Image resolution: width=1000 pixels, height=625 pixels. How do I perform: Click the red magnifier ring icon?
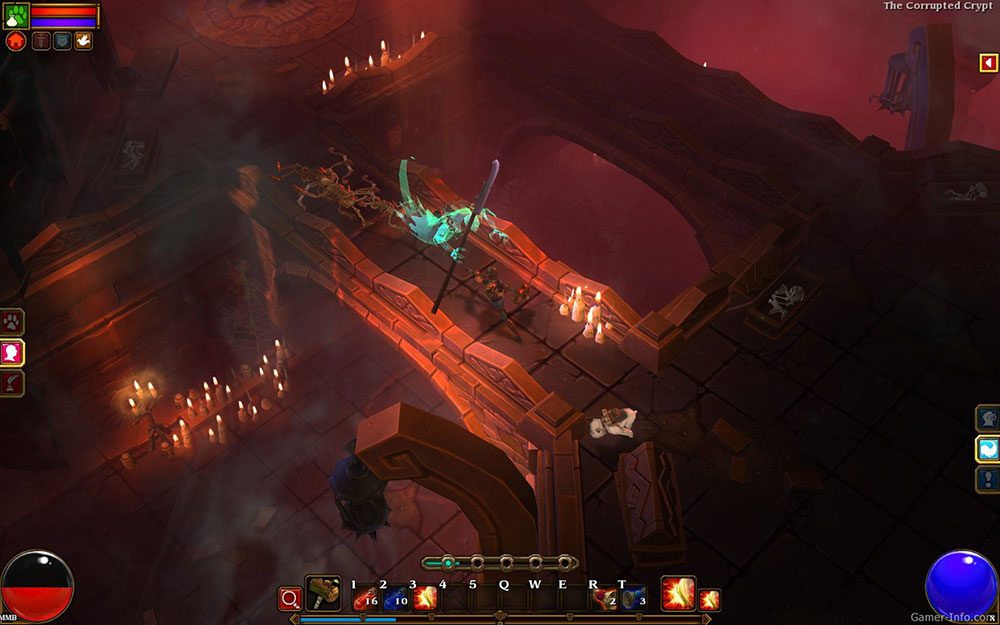tap(291, 598)
